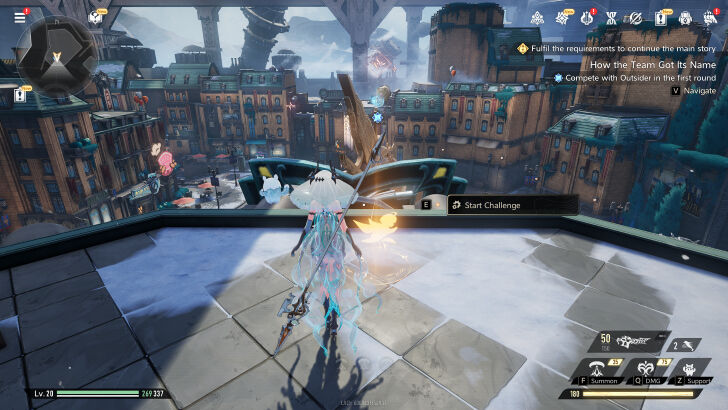Open the exclamation card icon below the minimap
The height and width of the screenshot is (410, 728).
20,95
